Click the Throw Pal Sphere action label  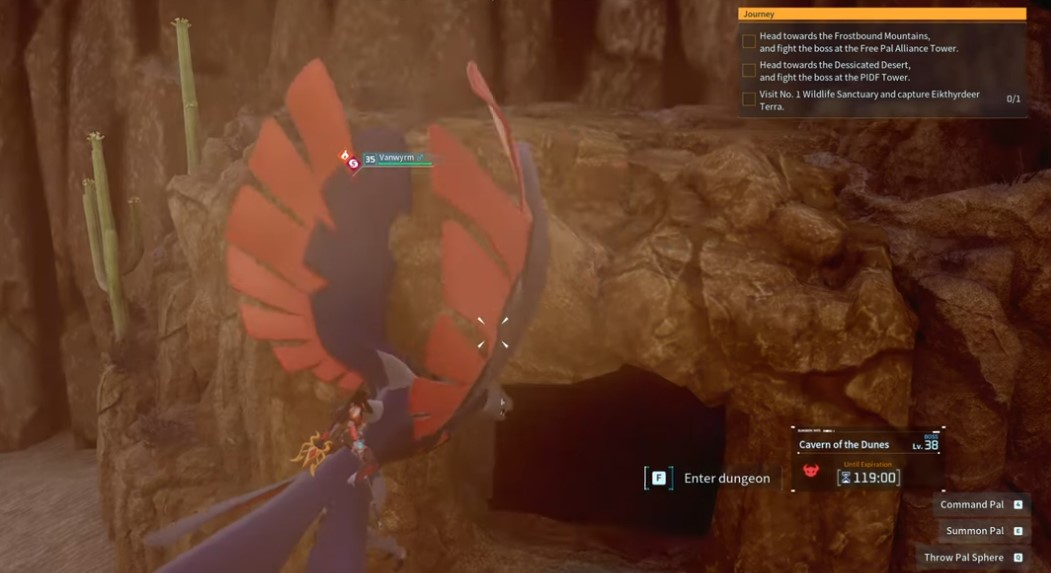click(964, 557)
